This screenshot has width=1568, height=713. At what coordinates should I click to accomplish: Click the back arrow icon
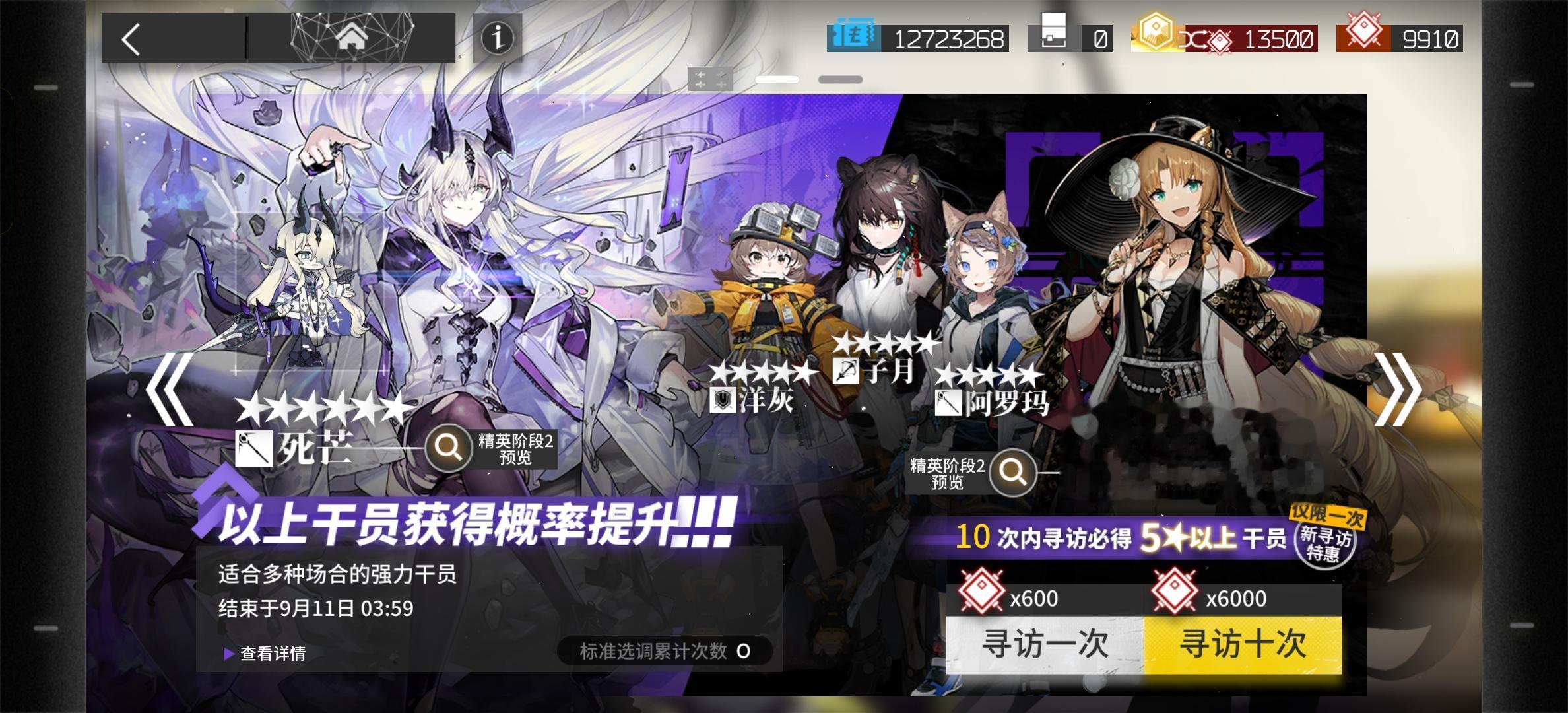(x=131, y=38)
